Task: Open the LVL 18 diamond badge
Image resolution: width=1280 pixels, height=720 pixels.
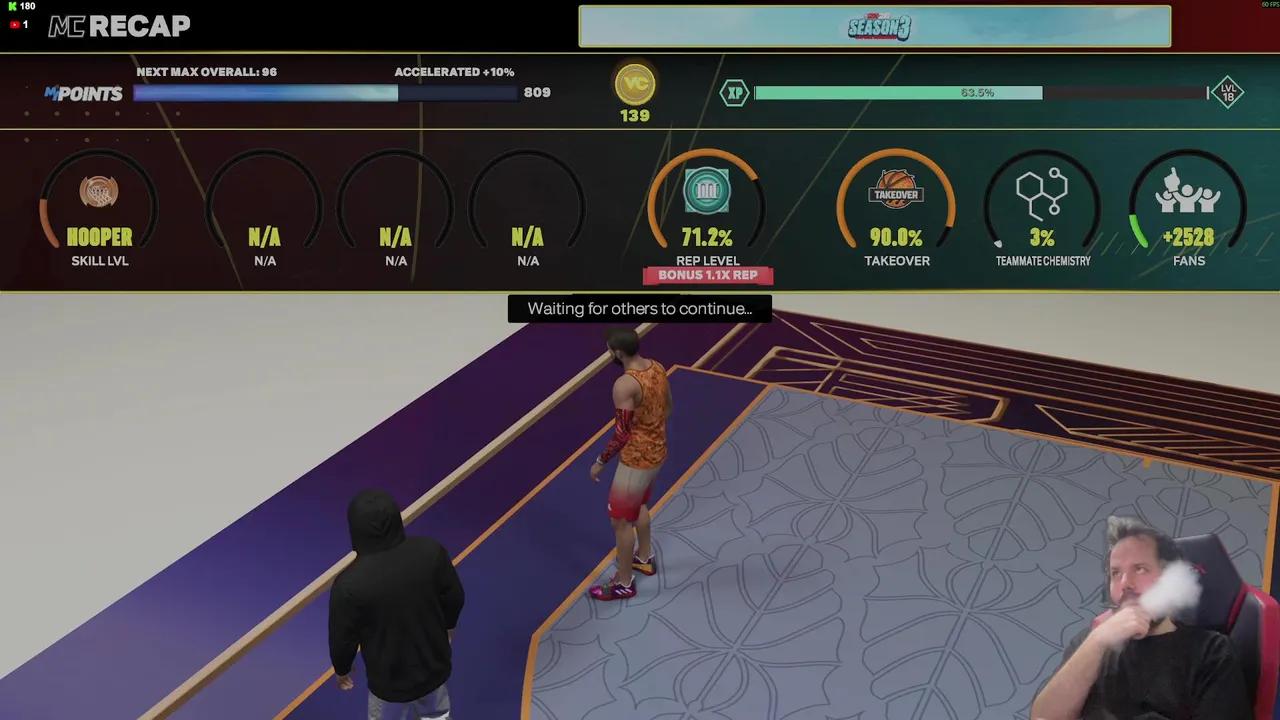Action: (1228, 92)
